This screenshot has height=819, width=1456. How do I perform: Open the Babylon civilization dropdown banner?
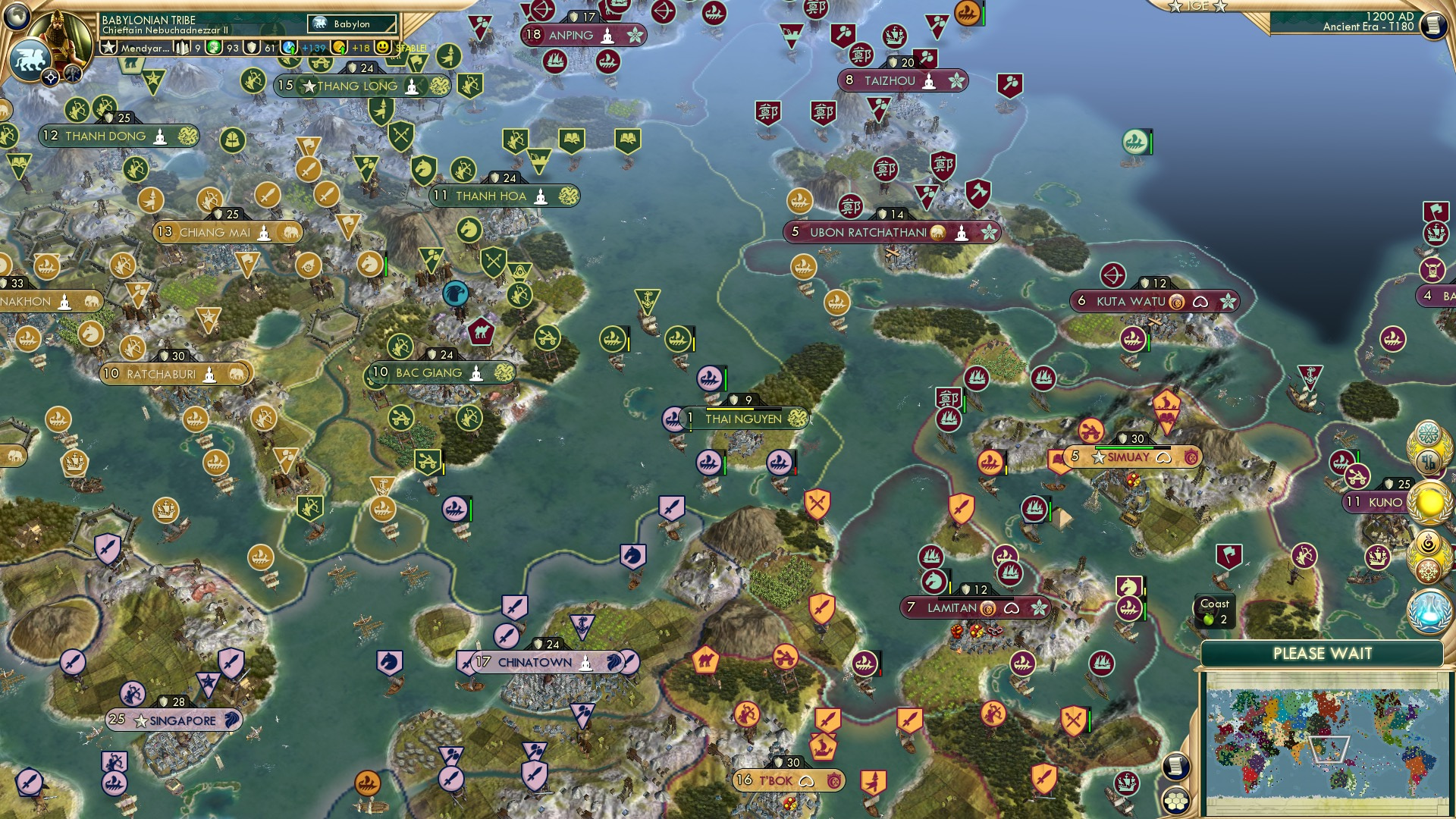coord(352,24)
